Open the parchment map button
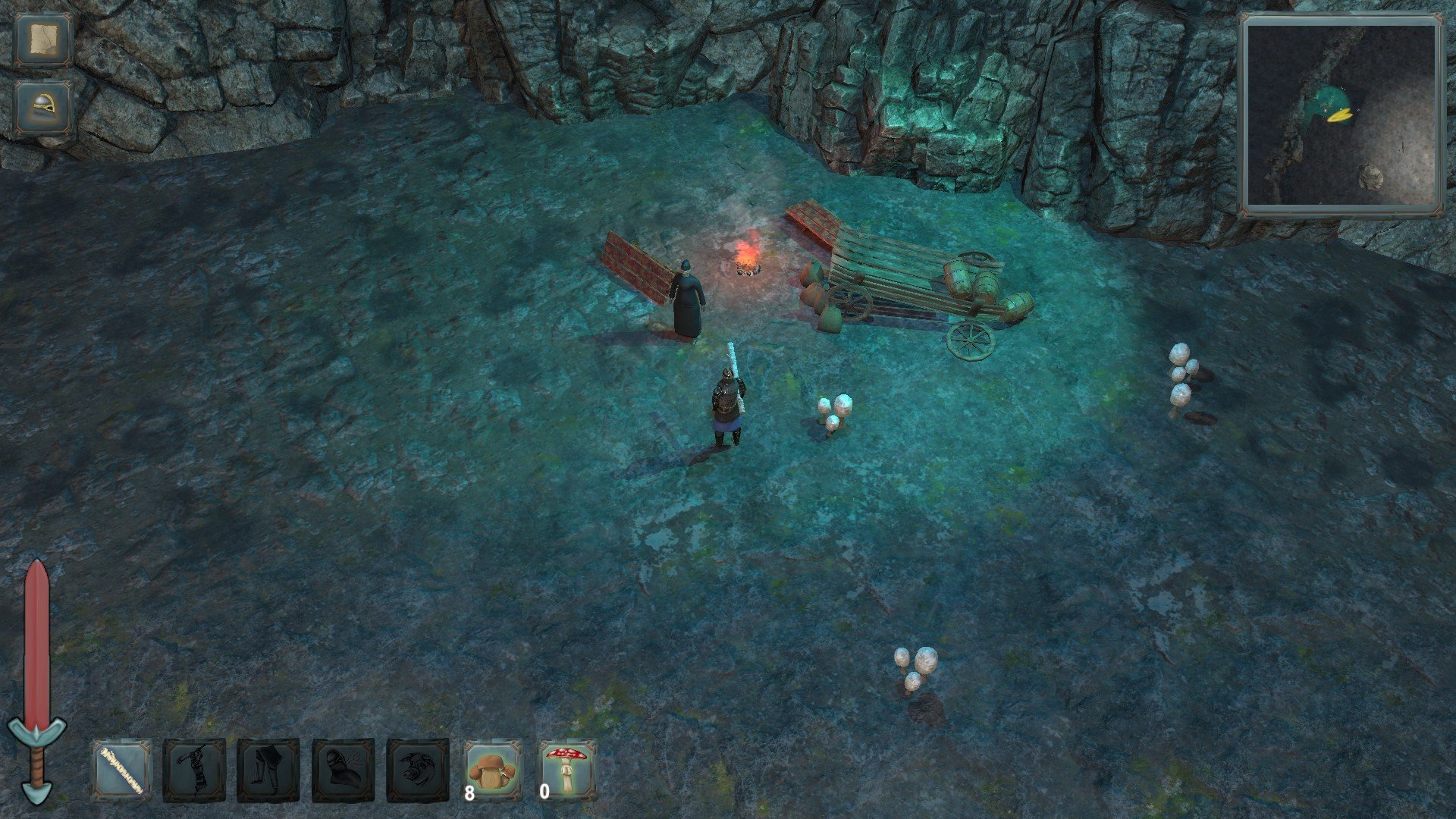This screenshot has width=1456, height=819. (43, 41)
